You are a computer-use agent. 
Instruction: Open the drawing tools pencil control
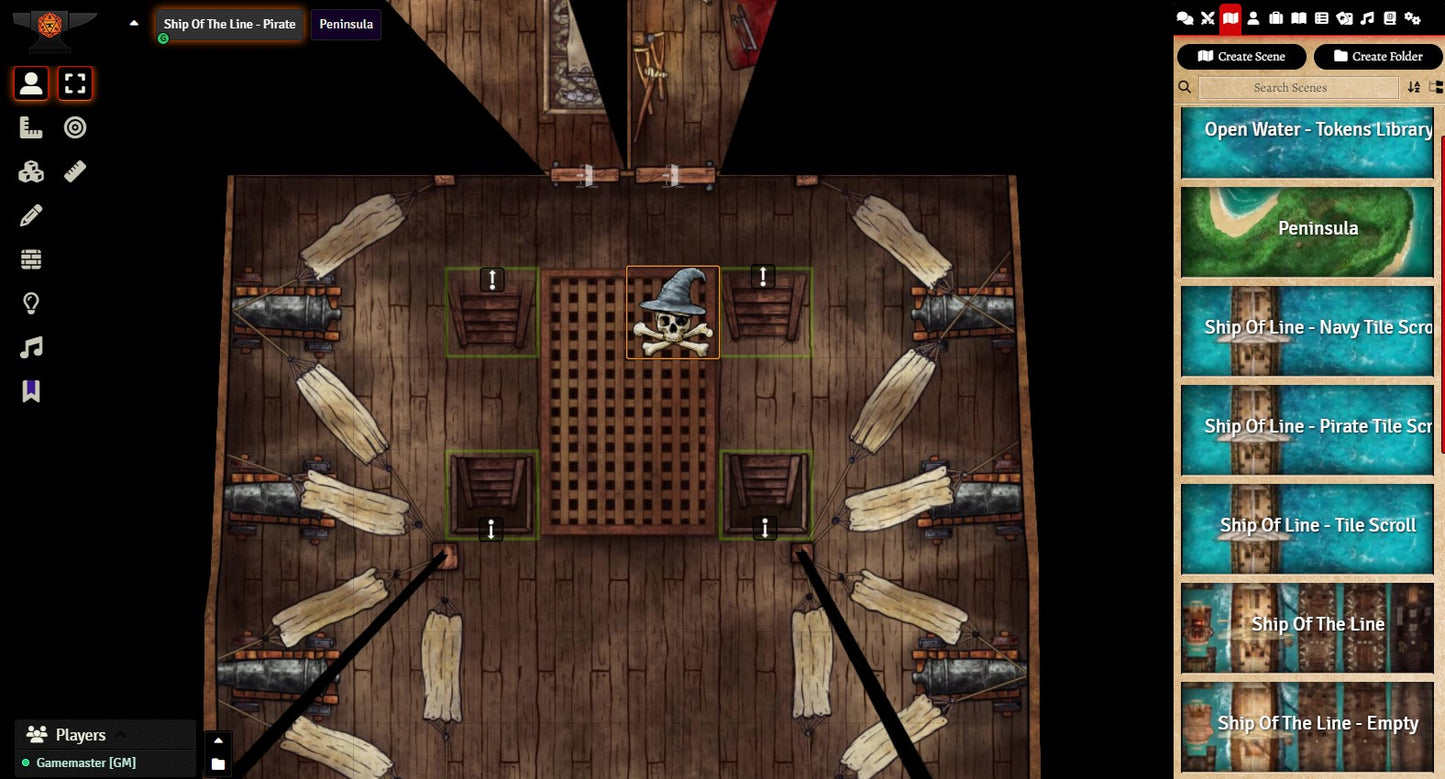(31, 216)
